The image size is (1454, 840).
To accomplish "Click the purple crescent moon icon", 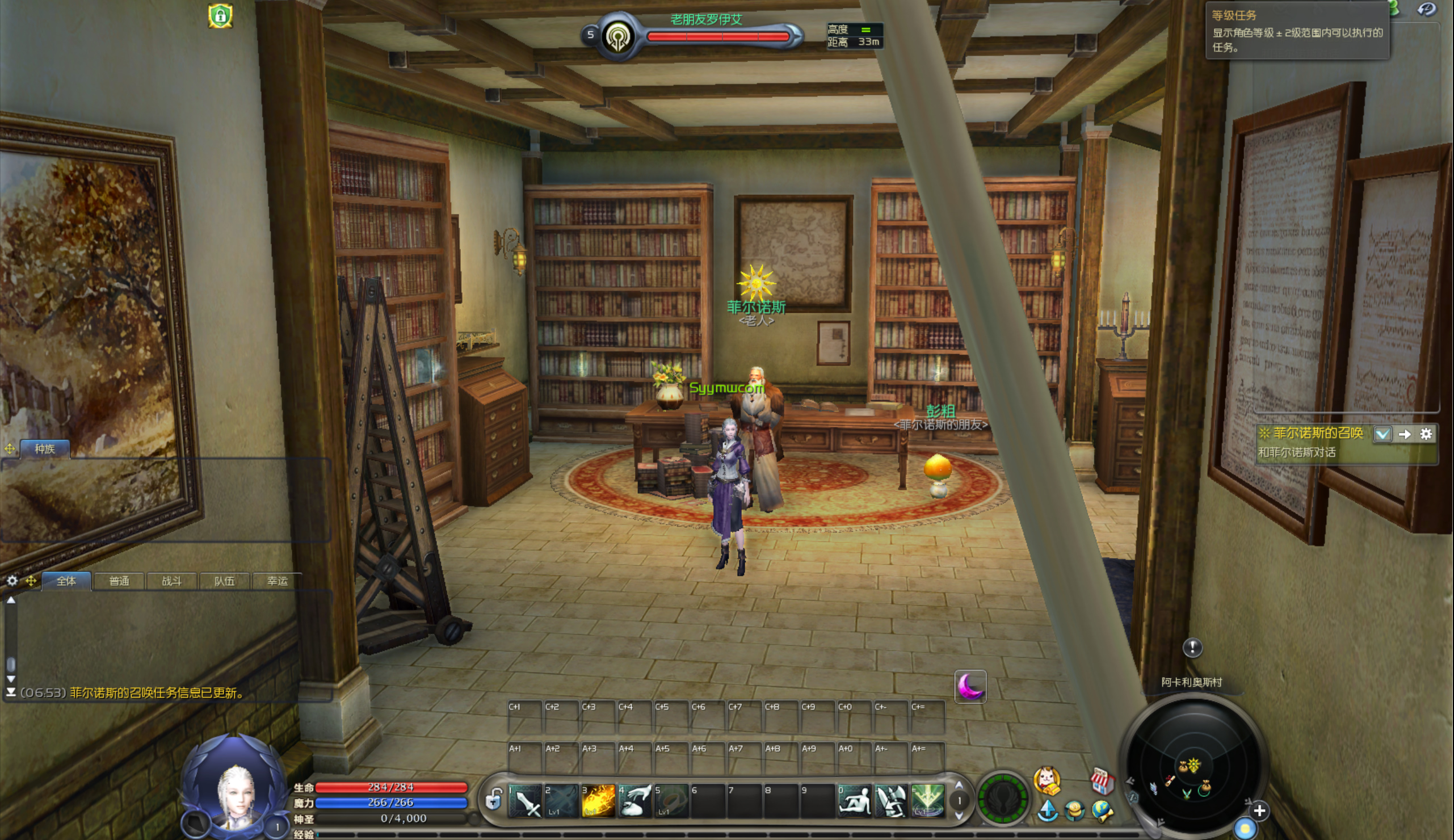I will pyautogui.click(x=970, y=687).
